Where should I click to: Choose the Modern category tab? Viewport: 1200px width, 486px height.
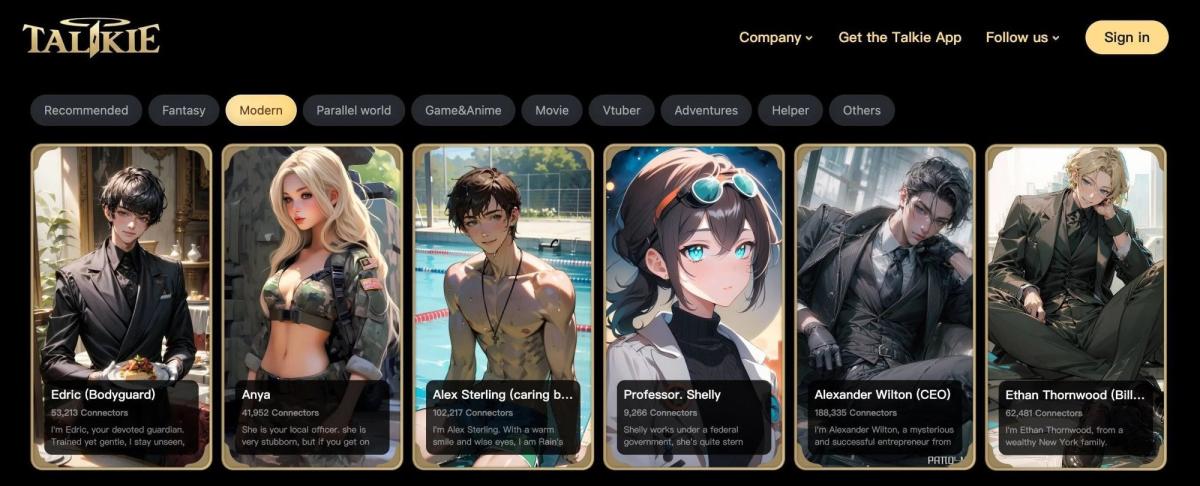pos(261,110)
